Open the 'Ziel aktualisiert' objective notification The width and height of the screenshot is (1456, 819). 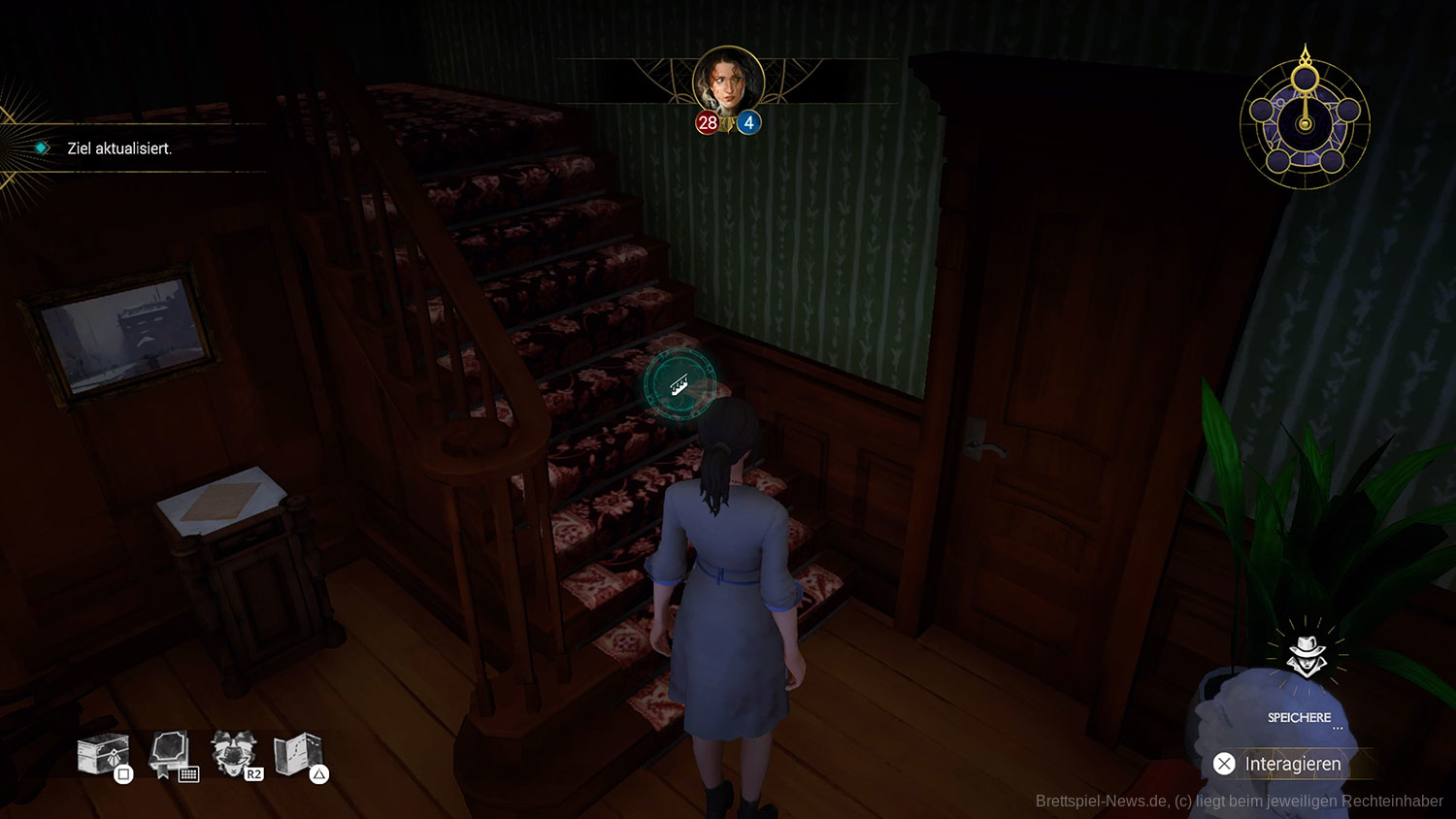click(x=119, y=148)
